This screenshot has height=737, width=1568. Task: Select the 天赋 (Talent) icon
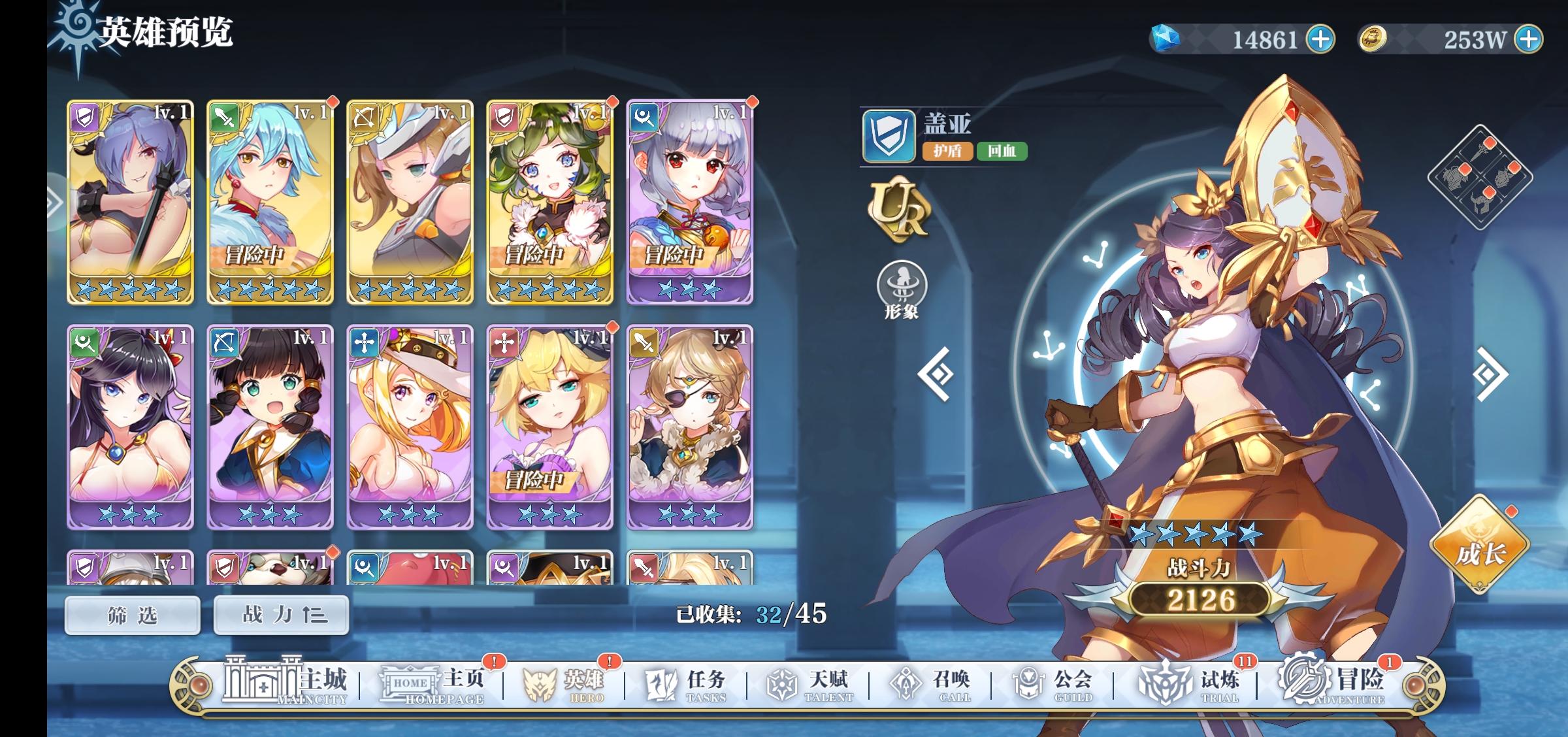coord(781,683)
